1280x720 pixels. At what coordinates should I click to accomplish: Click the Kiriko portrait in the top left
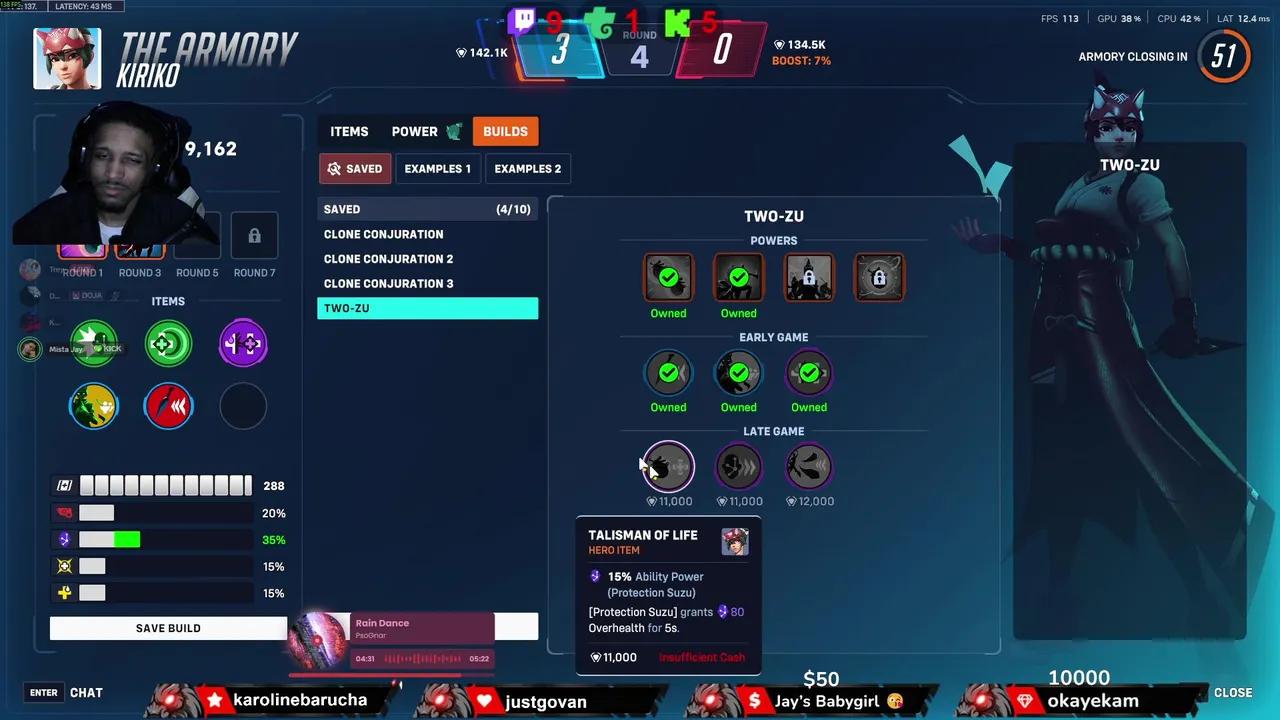pyautogui.click(x=67, y=57)
